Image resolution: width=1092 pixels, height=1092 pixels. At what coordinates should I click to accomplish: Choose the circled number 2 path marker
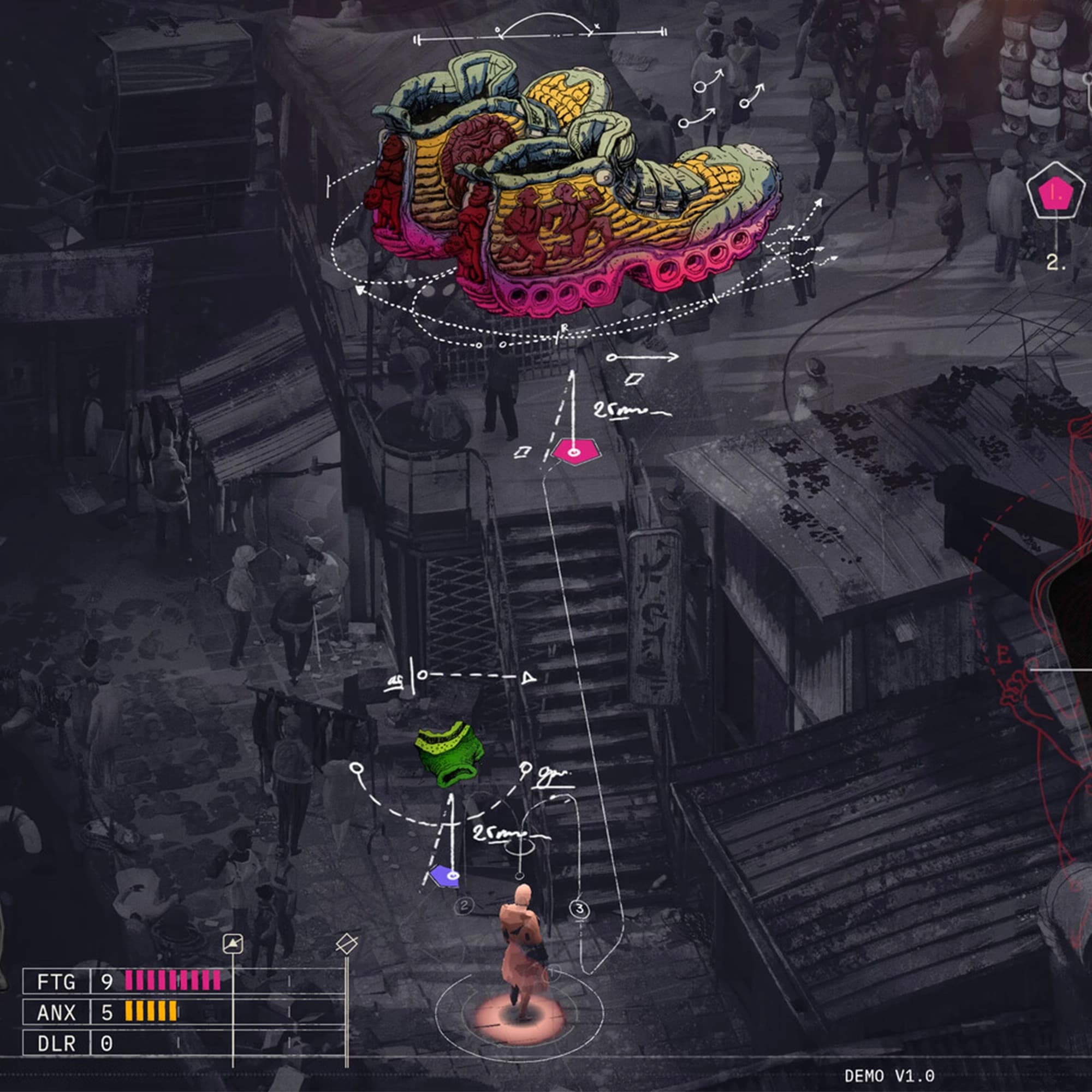pos(464,906)
